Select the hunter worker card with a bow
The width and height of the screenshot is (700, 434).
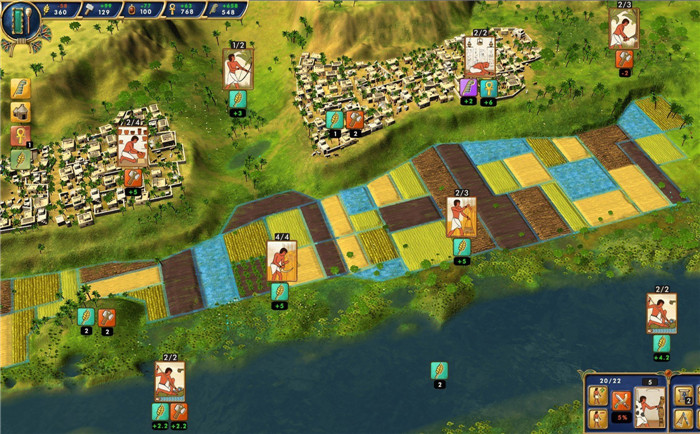(x=238, y=69)
